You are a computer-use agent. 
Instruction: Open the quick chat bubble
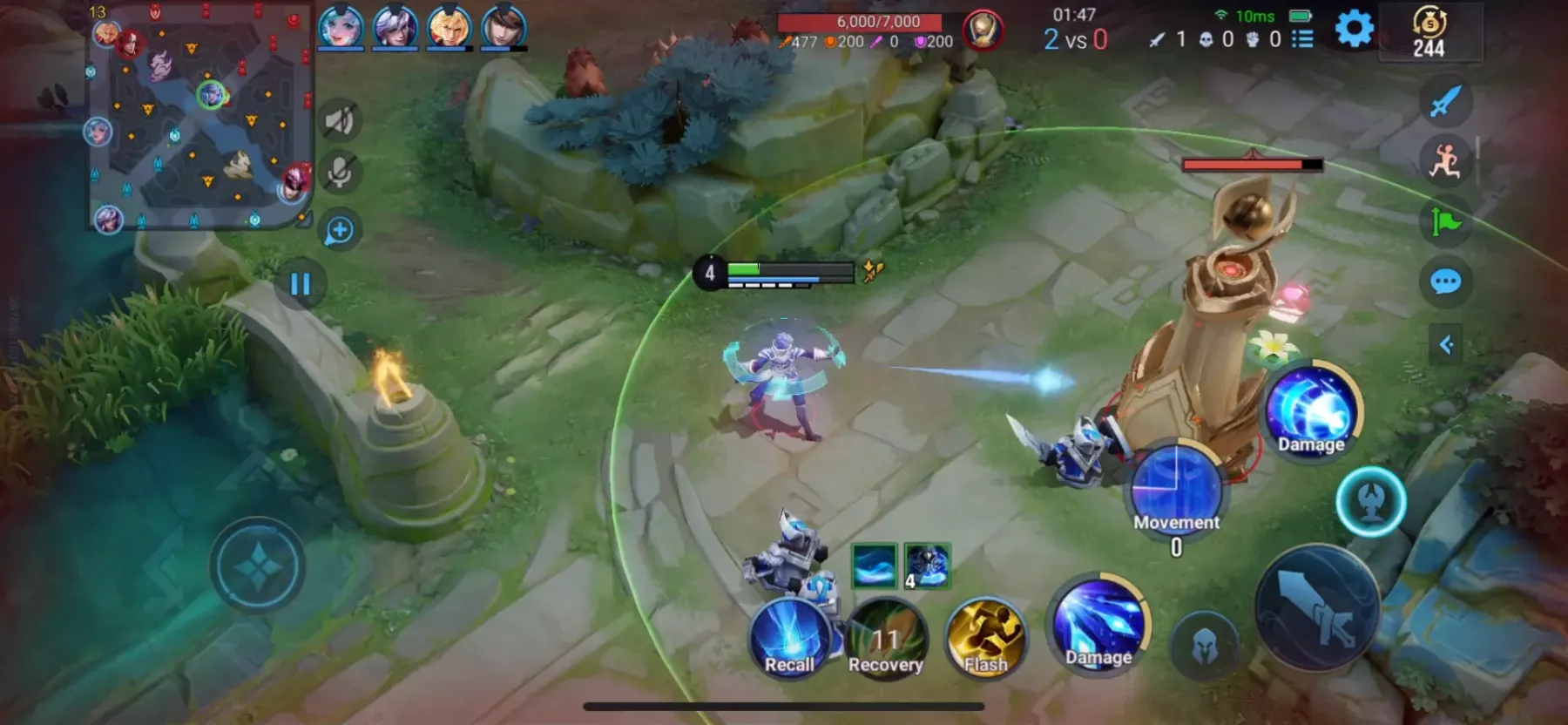(x=1446, y=281)
